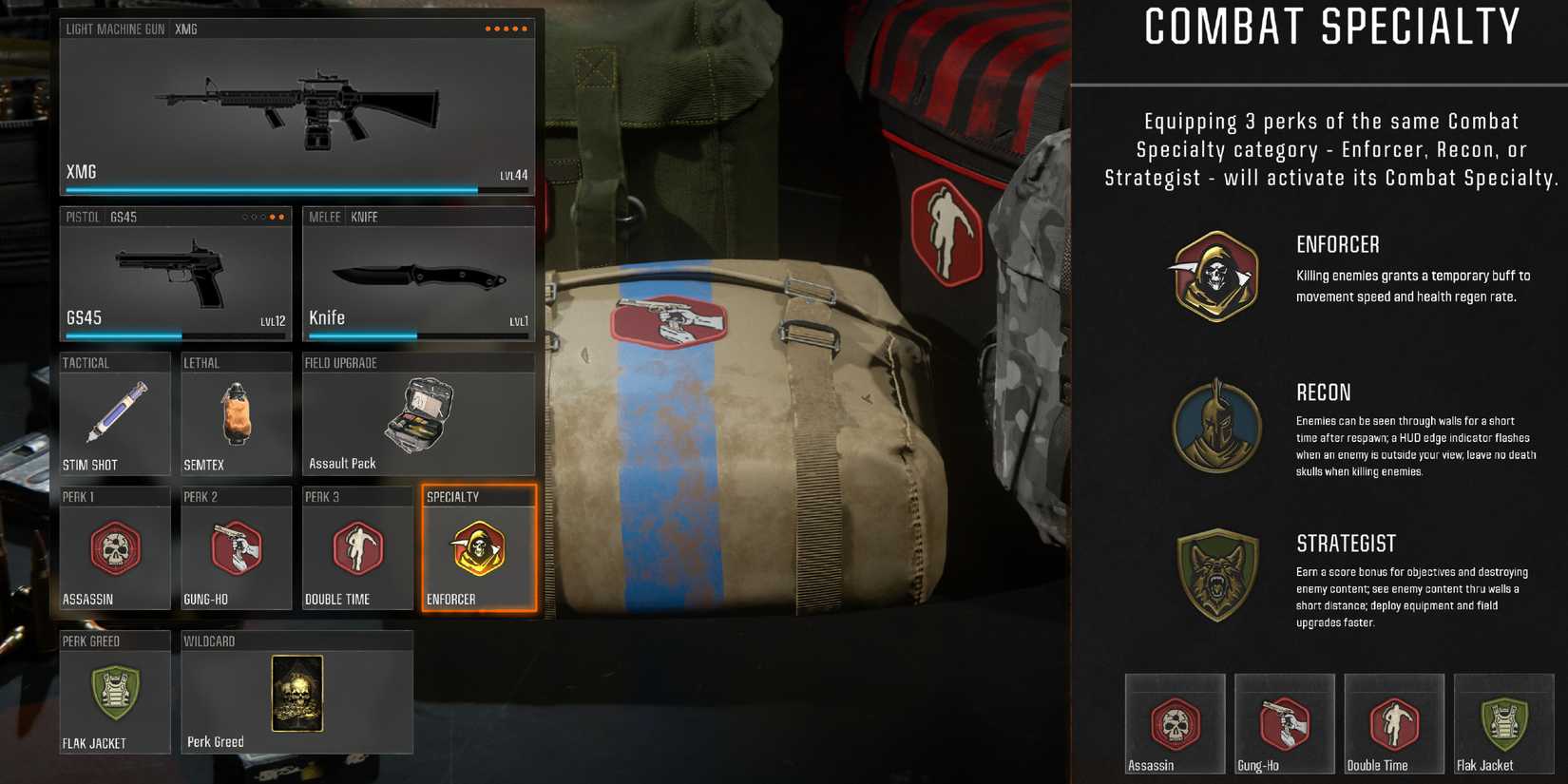Click the Recon specialty emblem
The image size is (1568, 784).
(x=1216, y=428)
